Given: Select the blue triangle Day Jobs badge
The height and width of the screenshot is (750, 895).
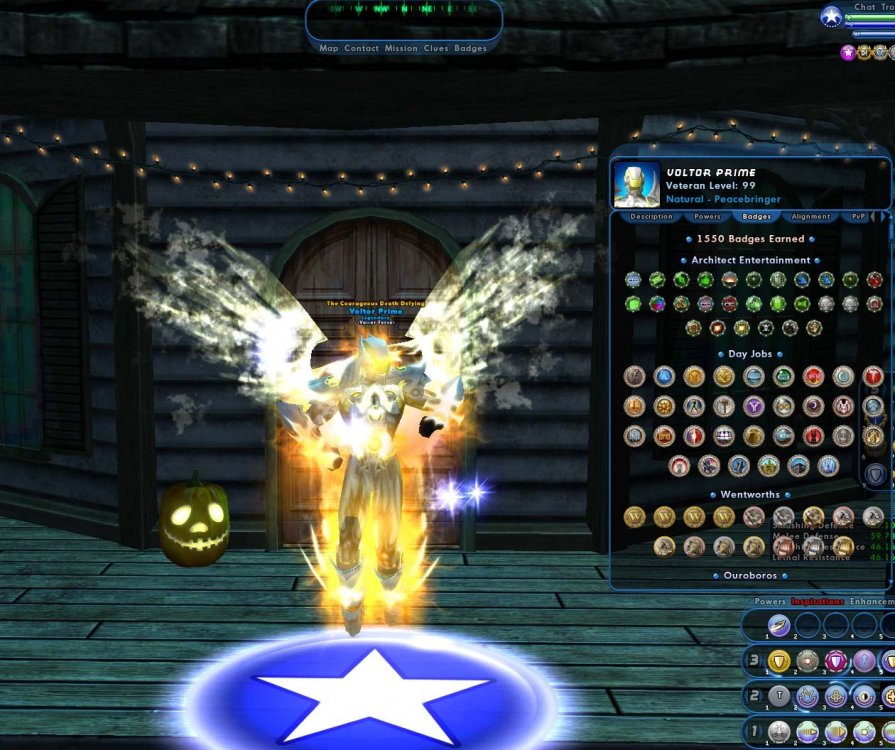Looking at the screenshot, I should (x=665, y=376).
